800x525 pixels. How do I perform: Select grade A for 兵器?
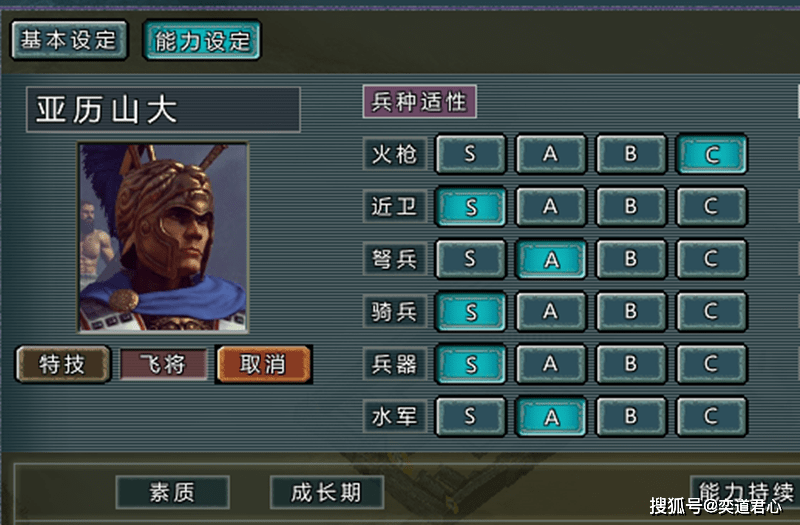coord(550,364)
